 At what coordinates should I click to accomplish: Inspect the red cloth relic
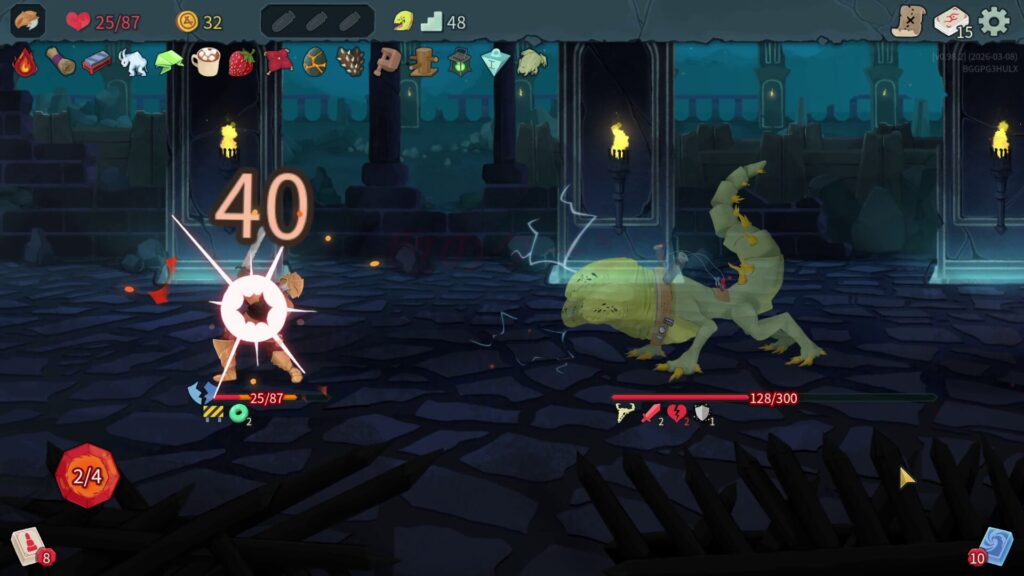(278, 61)
